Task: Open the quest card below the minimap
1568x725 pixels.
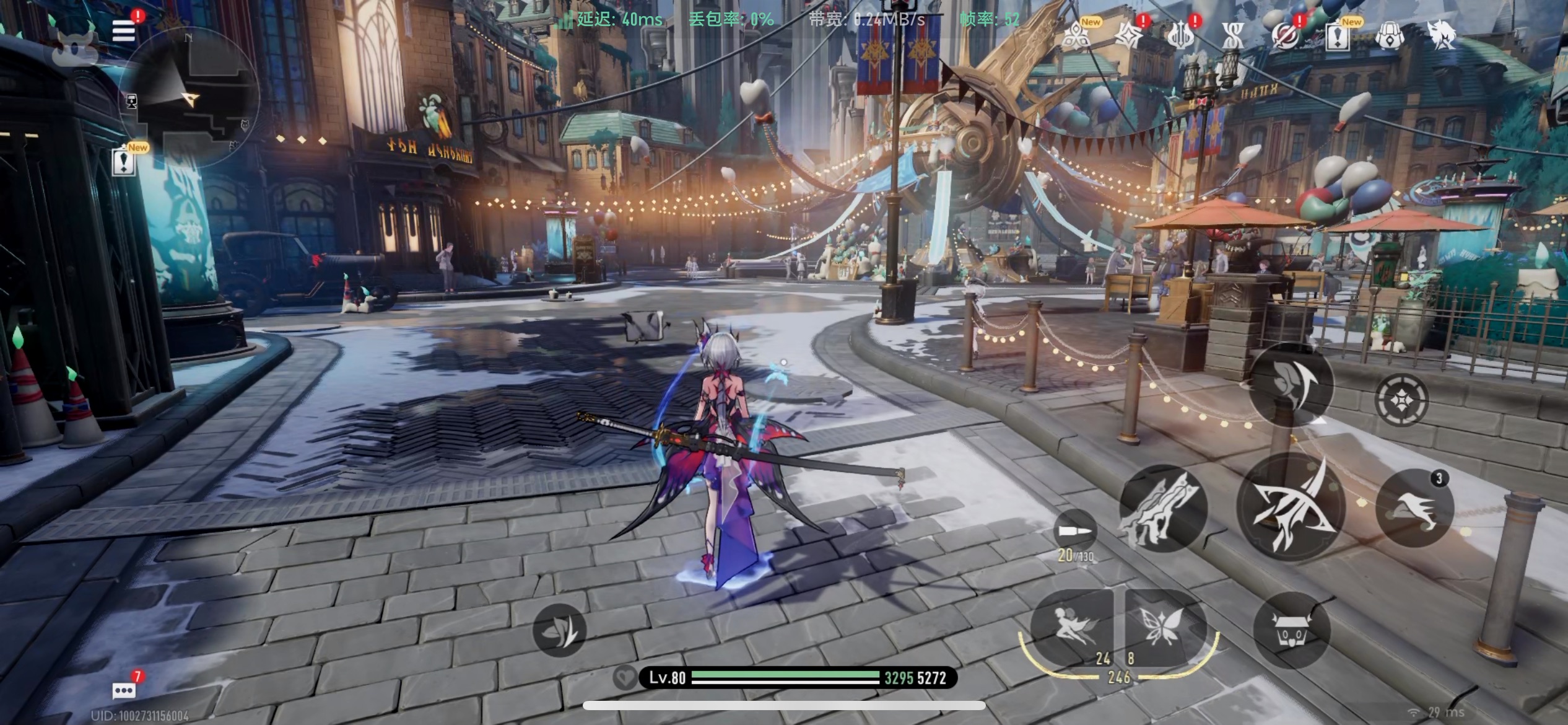Action: [x=124, y=162]
